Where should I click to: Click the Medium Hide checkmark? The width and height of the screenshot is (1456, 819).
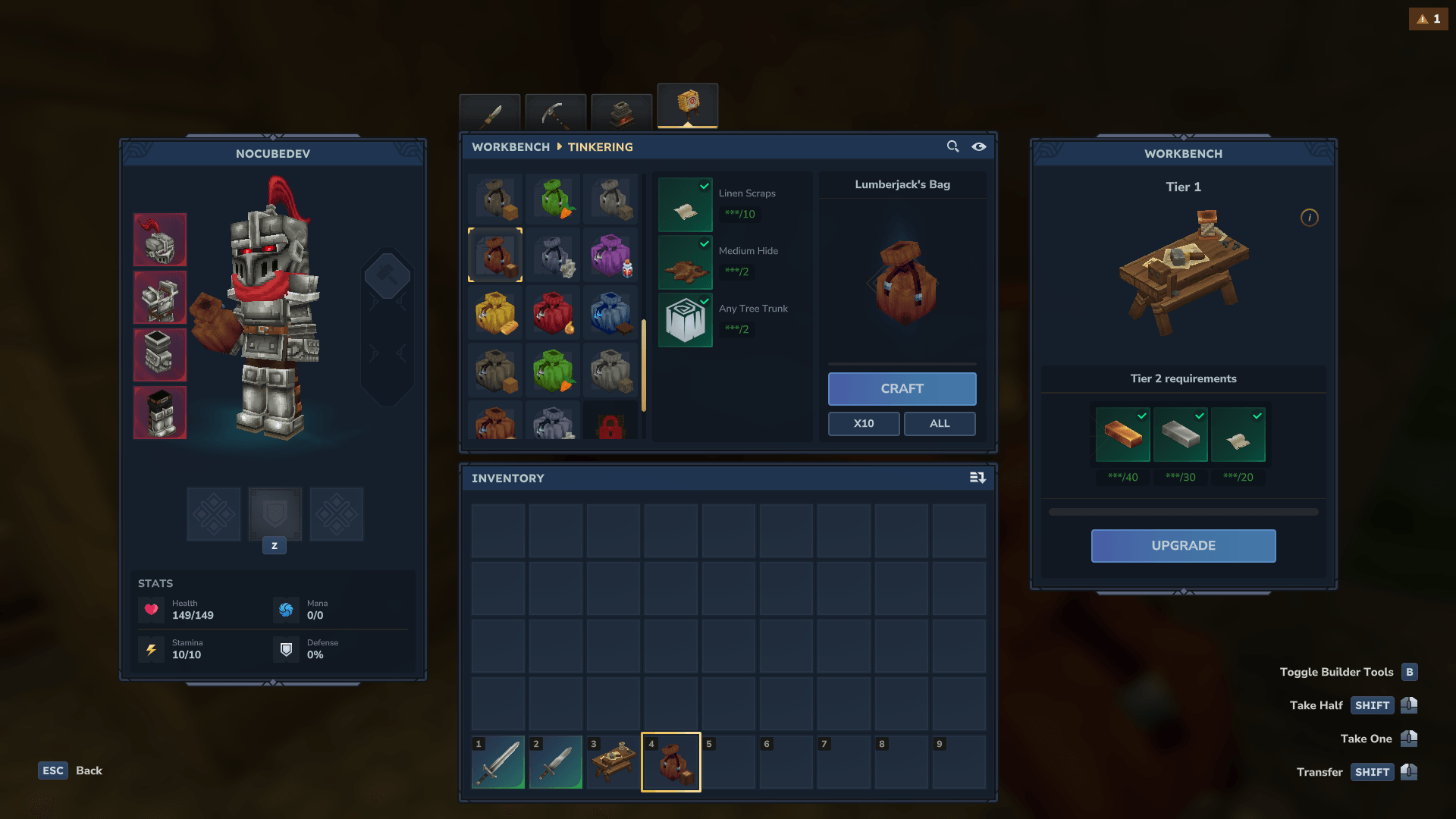(x=704, y=243)
